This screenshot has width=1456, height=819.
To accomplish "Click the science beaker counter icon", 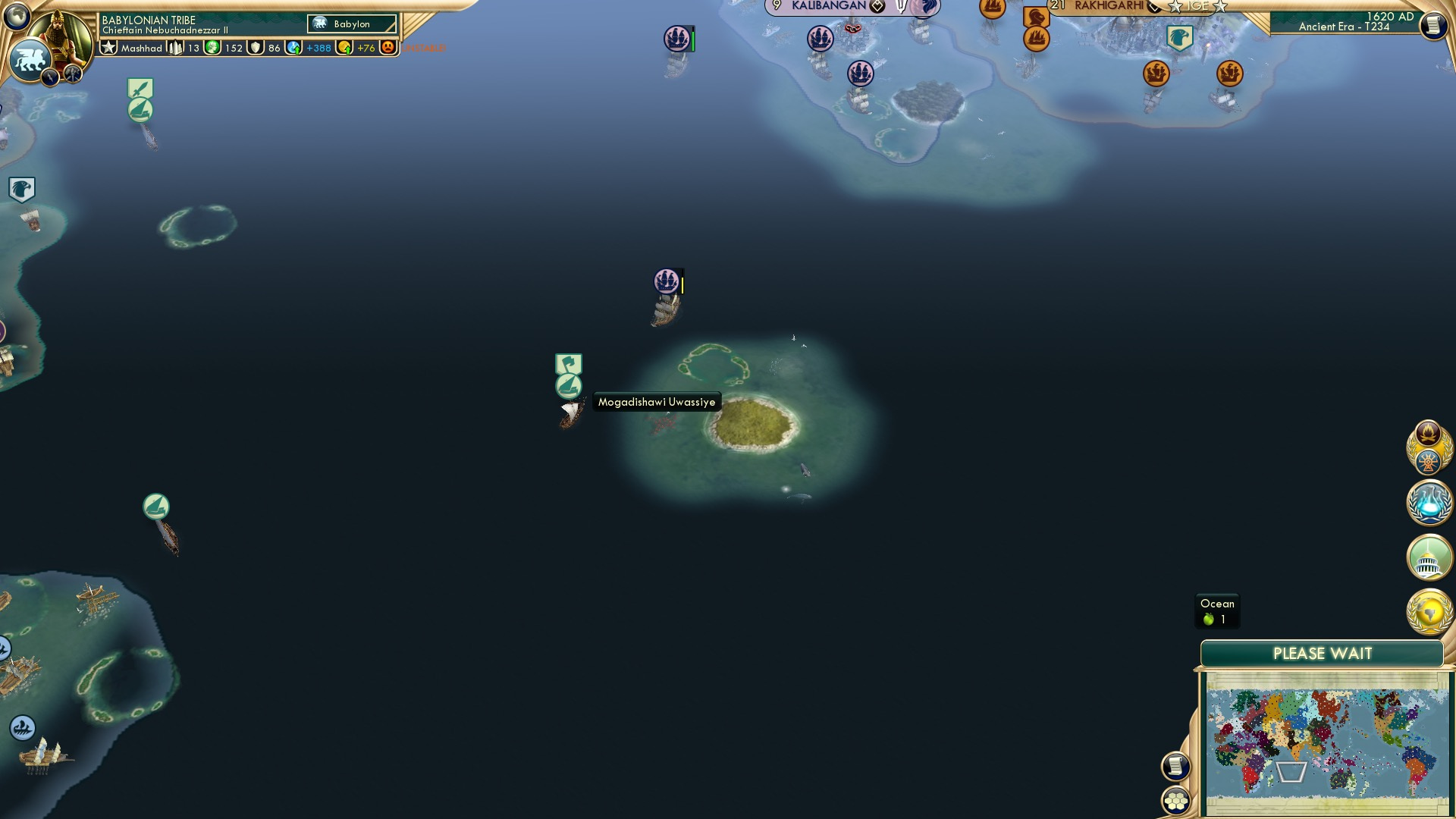I will point(293,49).
